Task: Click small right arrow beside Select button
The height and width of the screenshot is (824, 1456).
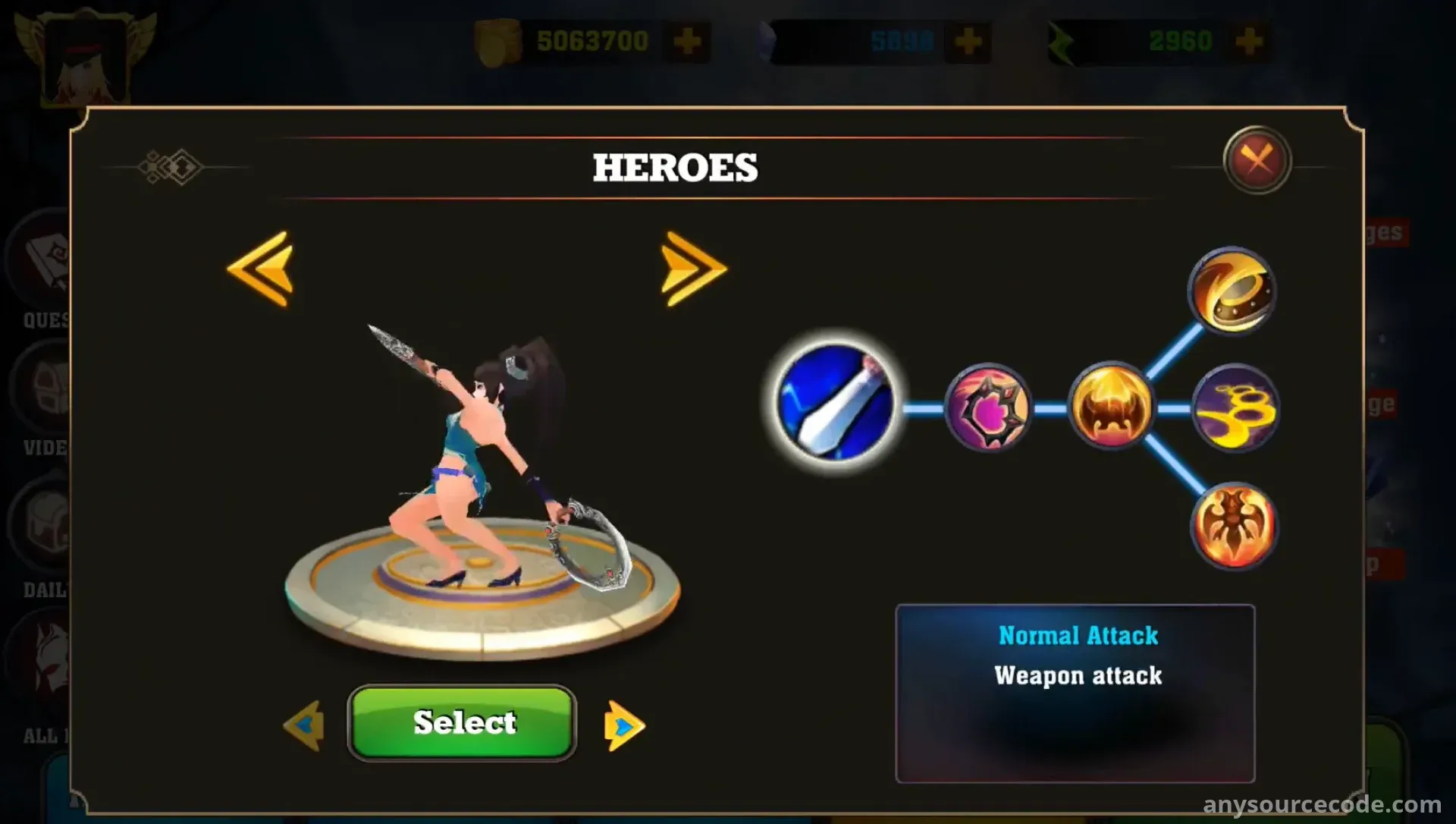Action: coord(623,726)
